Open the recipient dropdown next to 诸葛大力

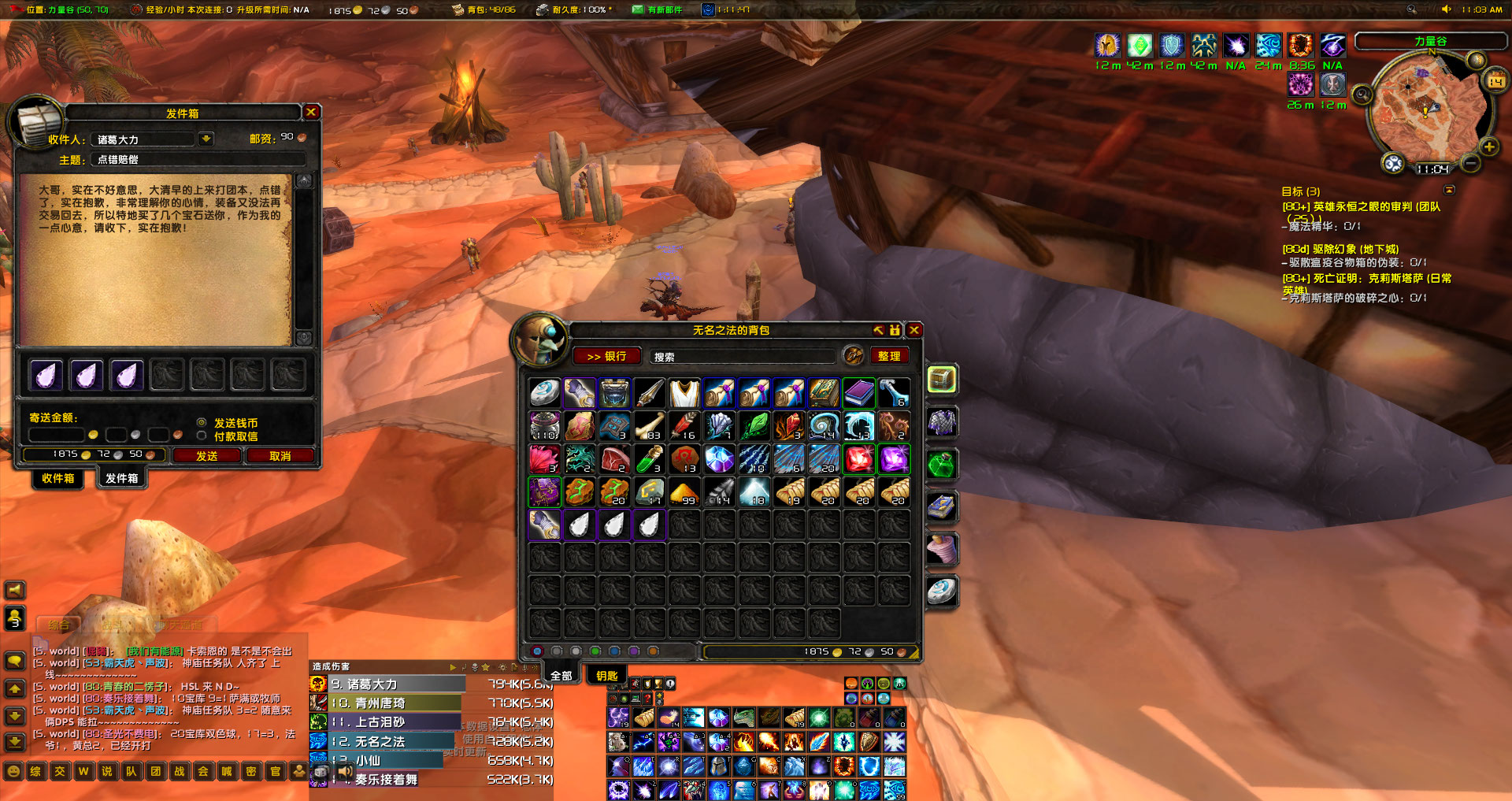tap(206, 139)
